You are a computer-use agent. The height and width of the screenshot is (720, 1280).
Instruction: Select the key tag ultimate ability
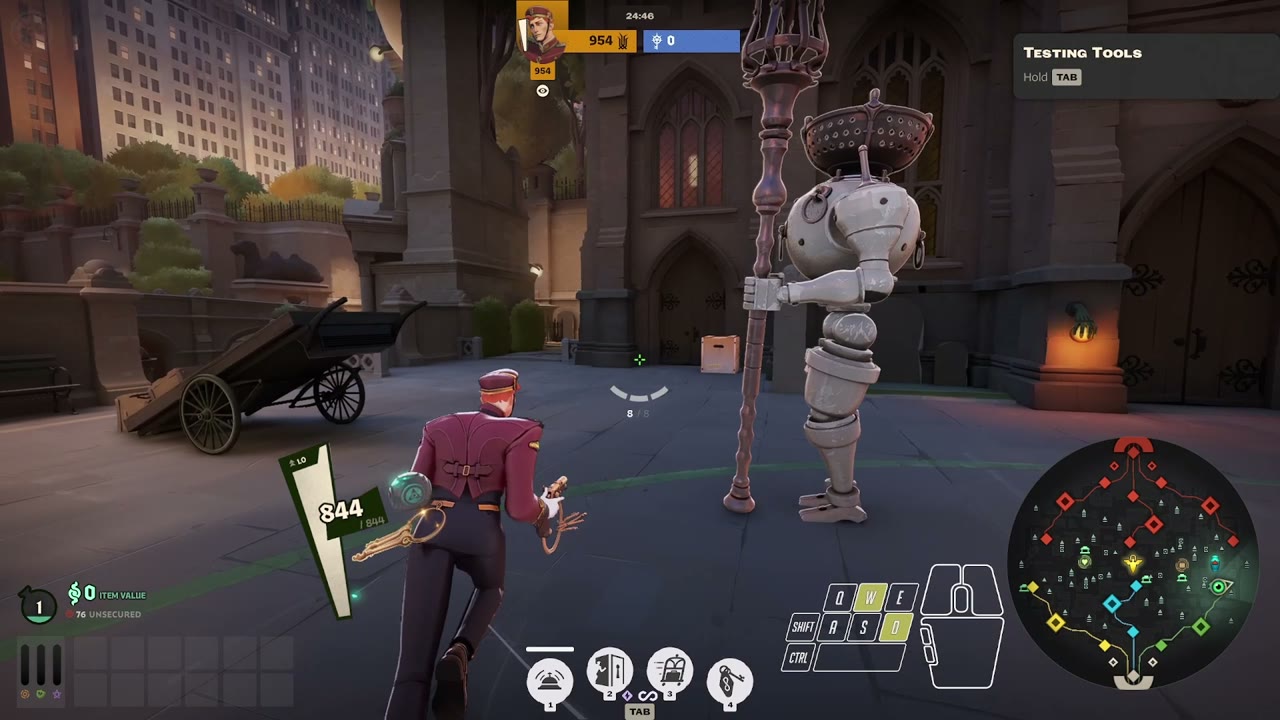[x=730, y=682]
